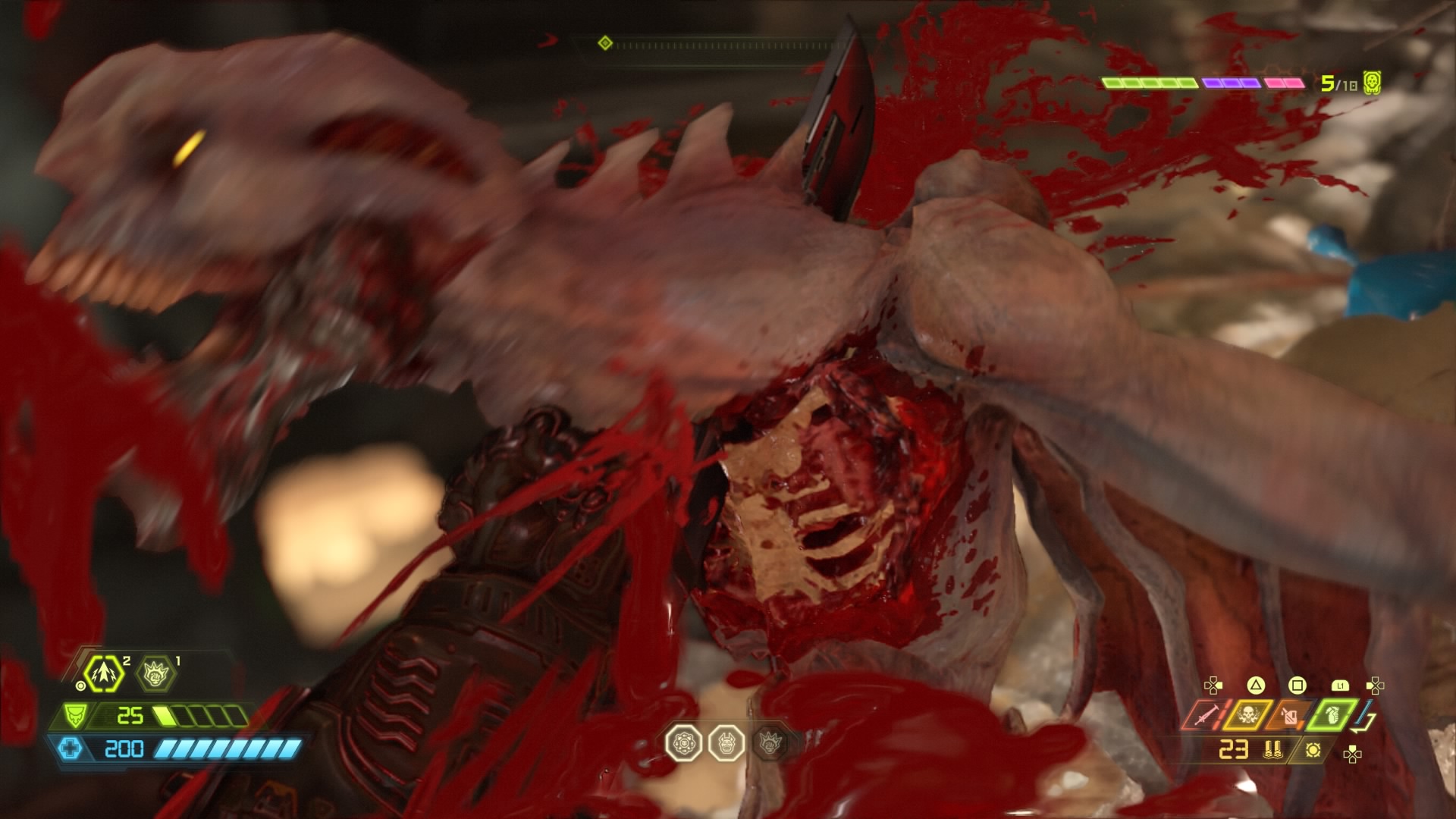The height and width of the screenshot is (819, 1456).
Task: Click the shotgun shells ammo icon beside 23
Action: [x=1272, y=749]
